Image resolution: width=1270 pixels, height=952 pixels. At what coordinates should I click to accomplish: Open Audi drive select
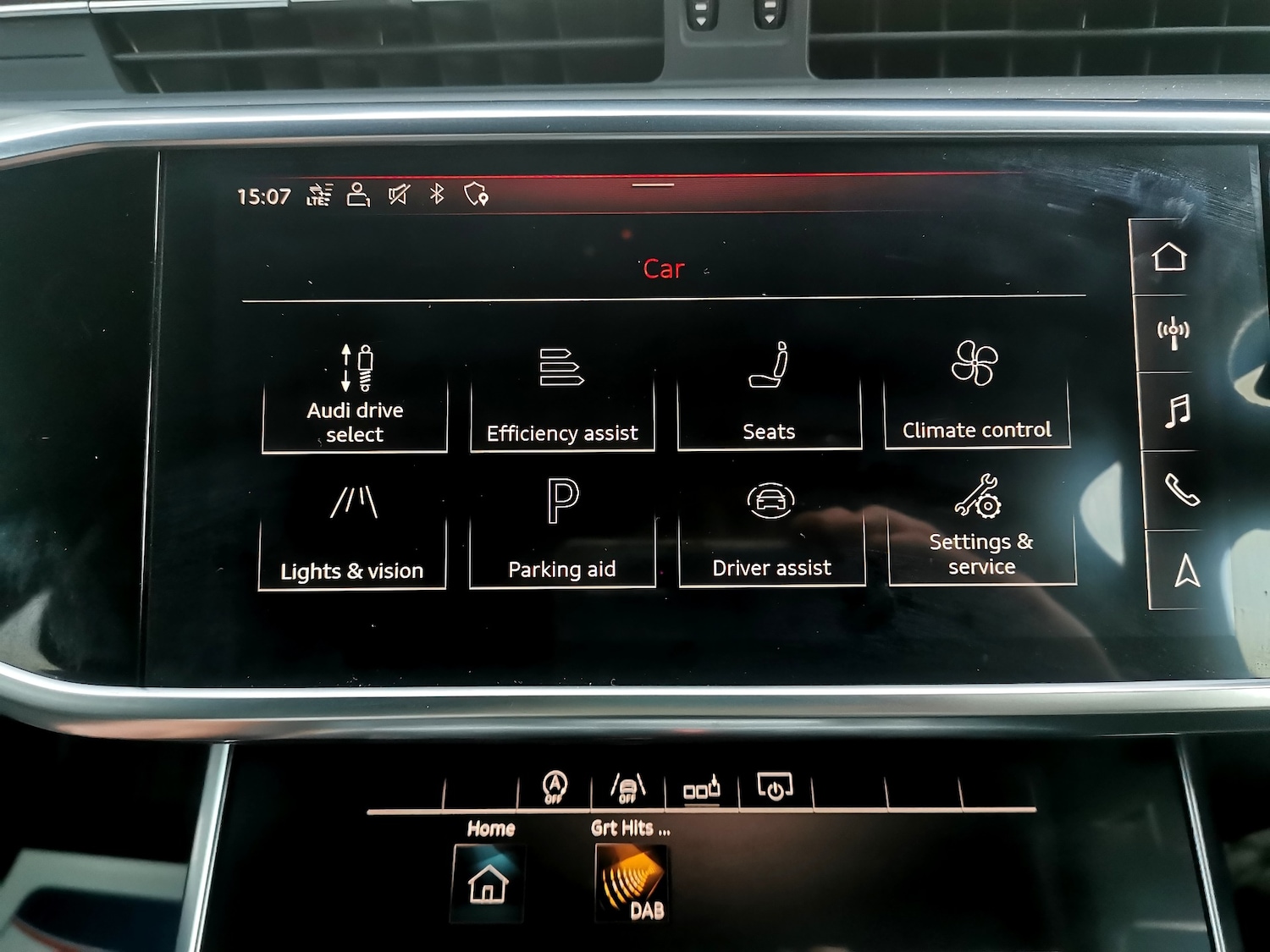click(x=355, y=396)
